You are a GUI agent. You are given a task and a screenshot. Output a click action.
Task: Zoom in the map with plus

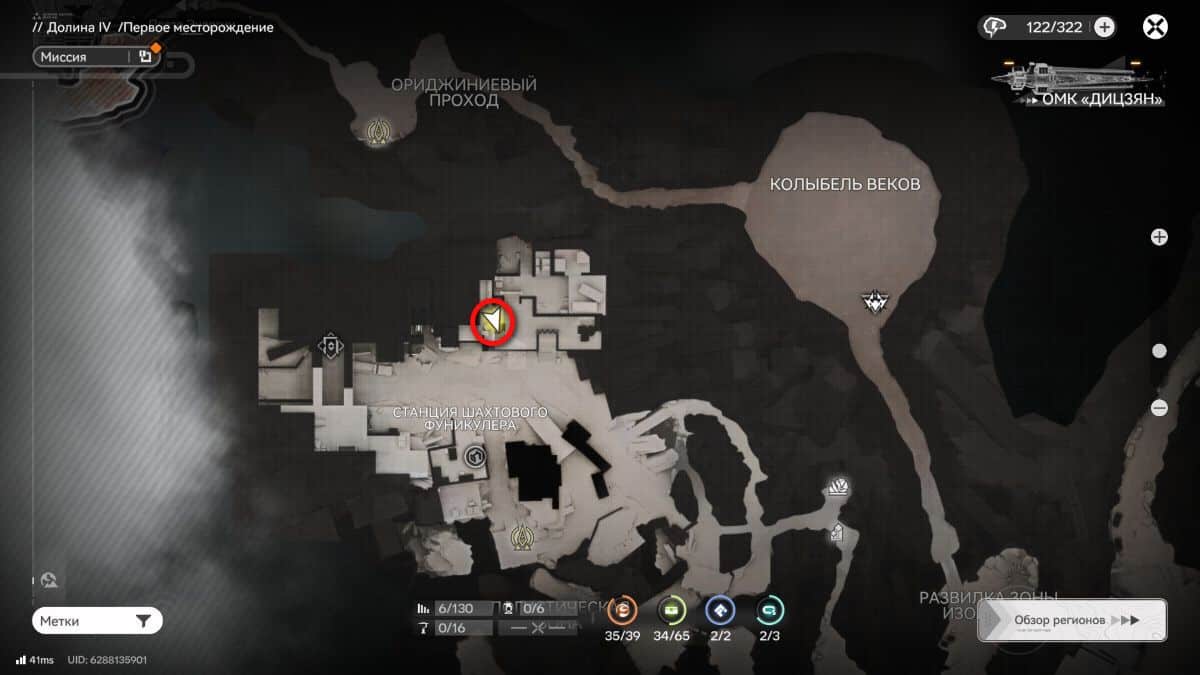point(1159,237)
